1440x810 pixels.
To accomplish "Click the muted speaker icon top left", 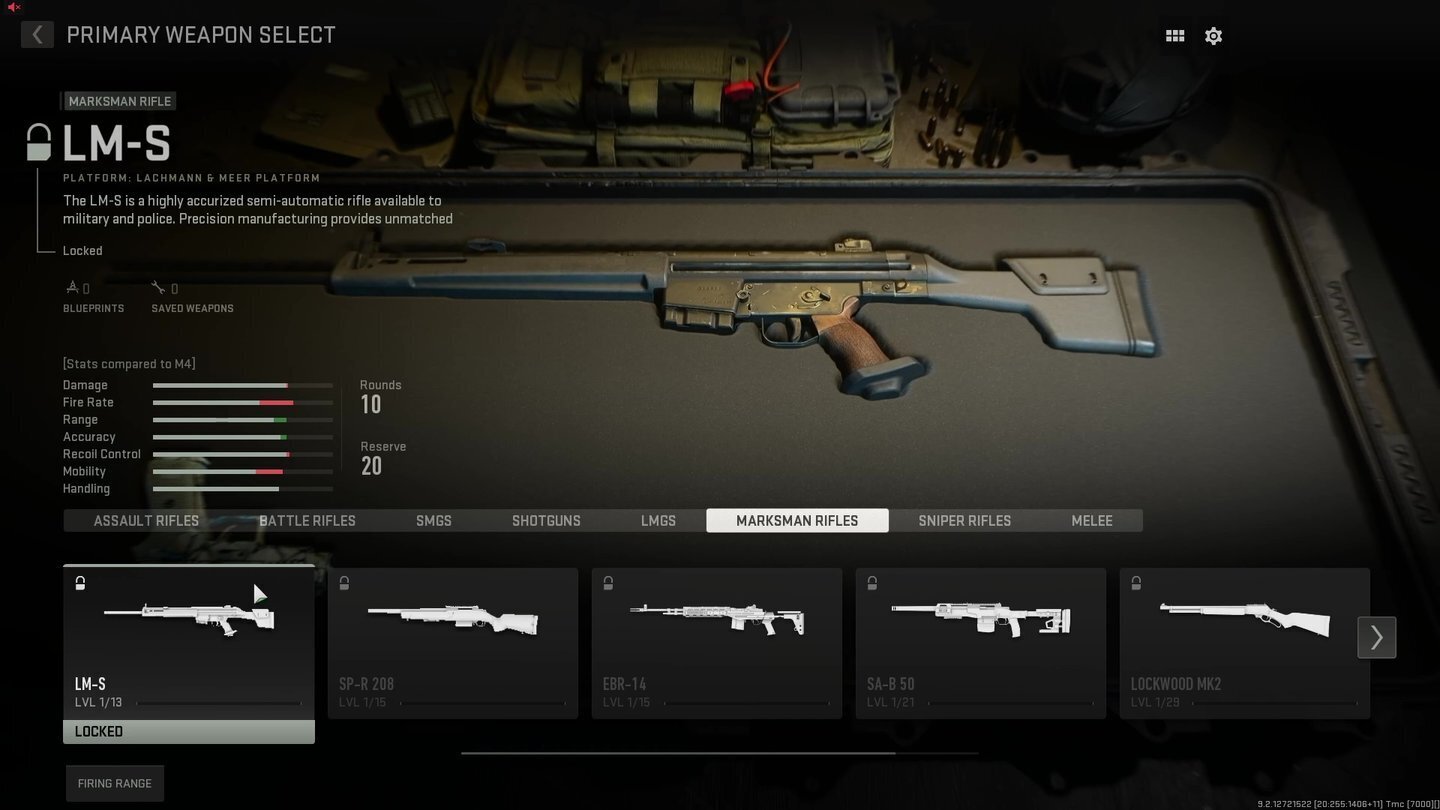I will point(12,7).
